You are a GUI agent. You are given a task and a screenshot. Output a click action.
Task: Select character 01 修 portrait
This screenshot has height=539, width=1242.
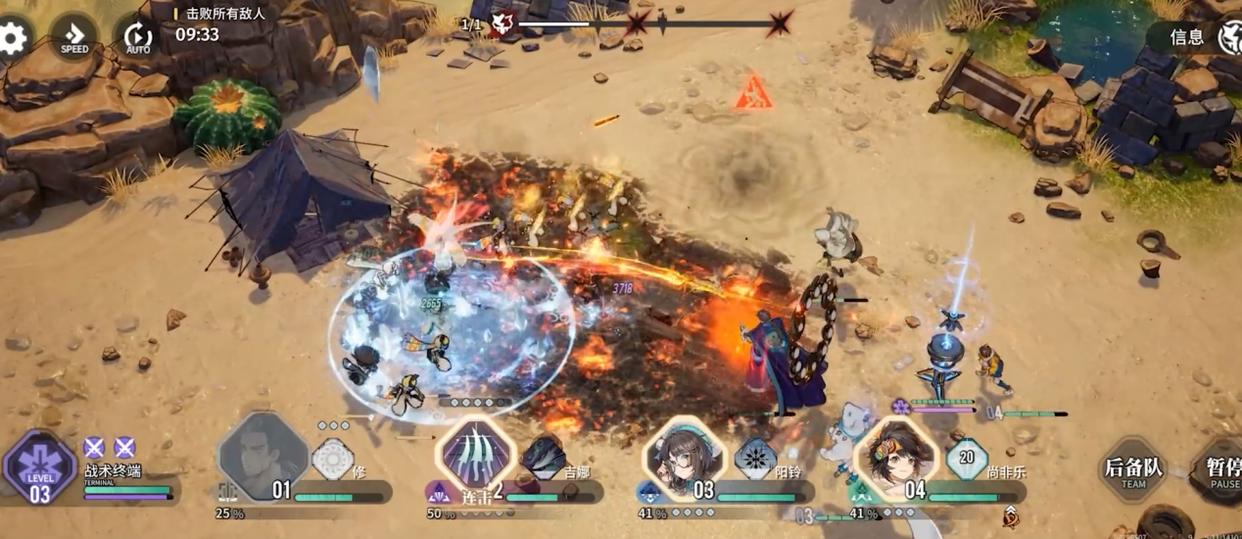pos(262,455)
